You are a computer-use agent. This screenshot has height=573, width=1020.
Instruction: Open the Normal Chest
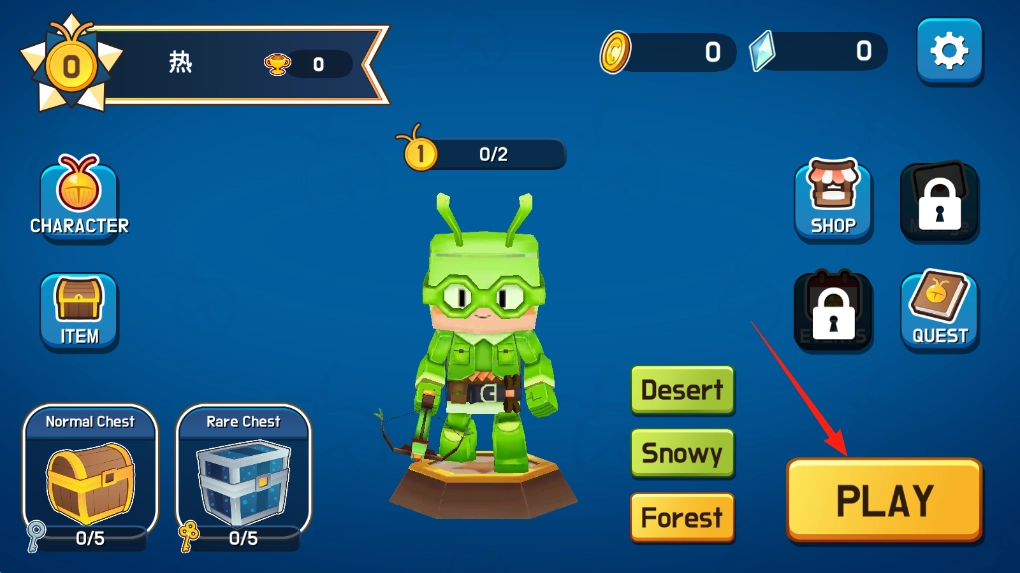tap(90, 470)
